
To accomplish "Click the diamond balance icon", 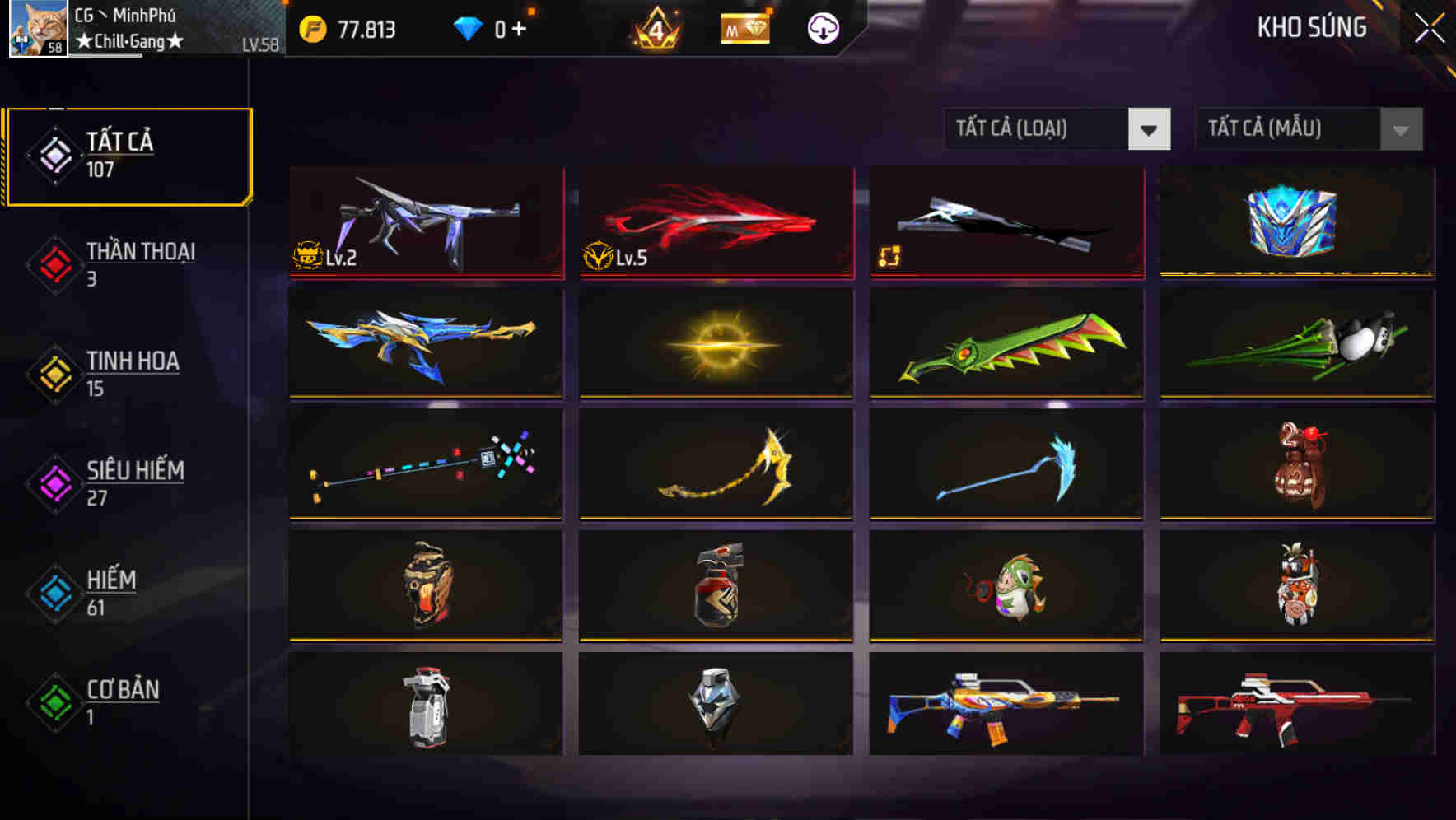I will (469, 27).
